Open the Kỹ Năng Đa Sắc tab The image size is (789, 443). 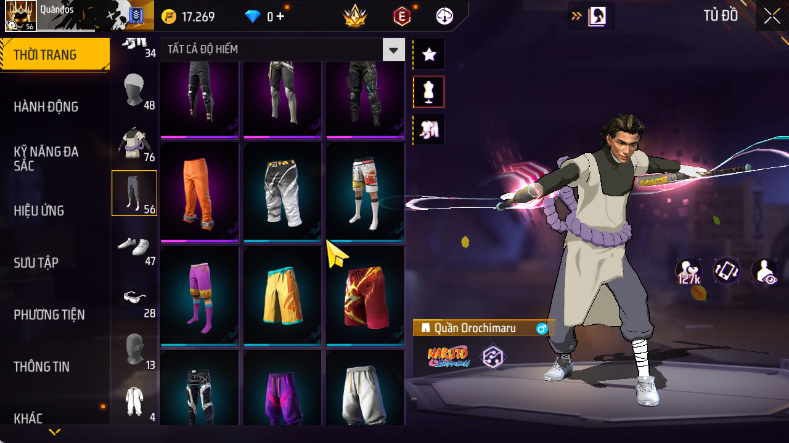click(x=46, y=158)
